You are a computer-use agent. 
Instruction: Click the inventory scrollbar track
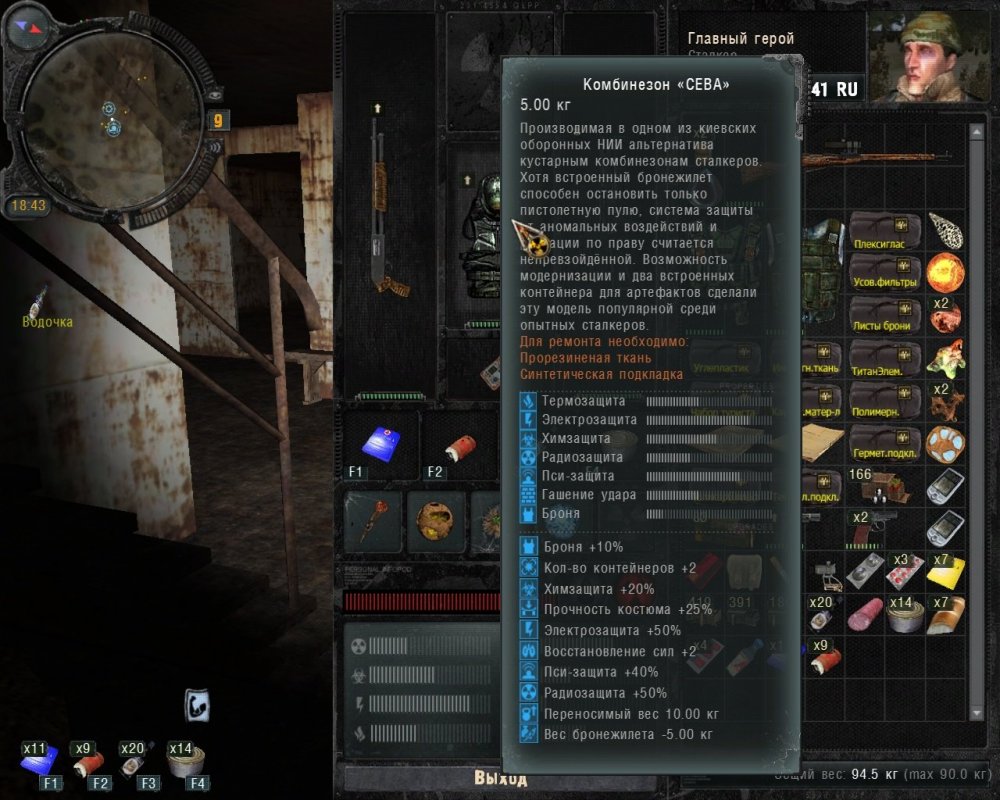click(x=977, y=420)
